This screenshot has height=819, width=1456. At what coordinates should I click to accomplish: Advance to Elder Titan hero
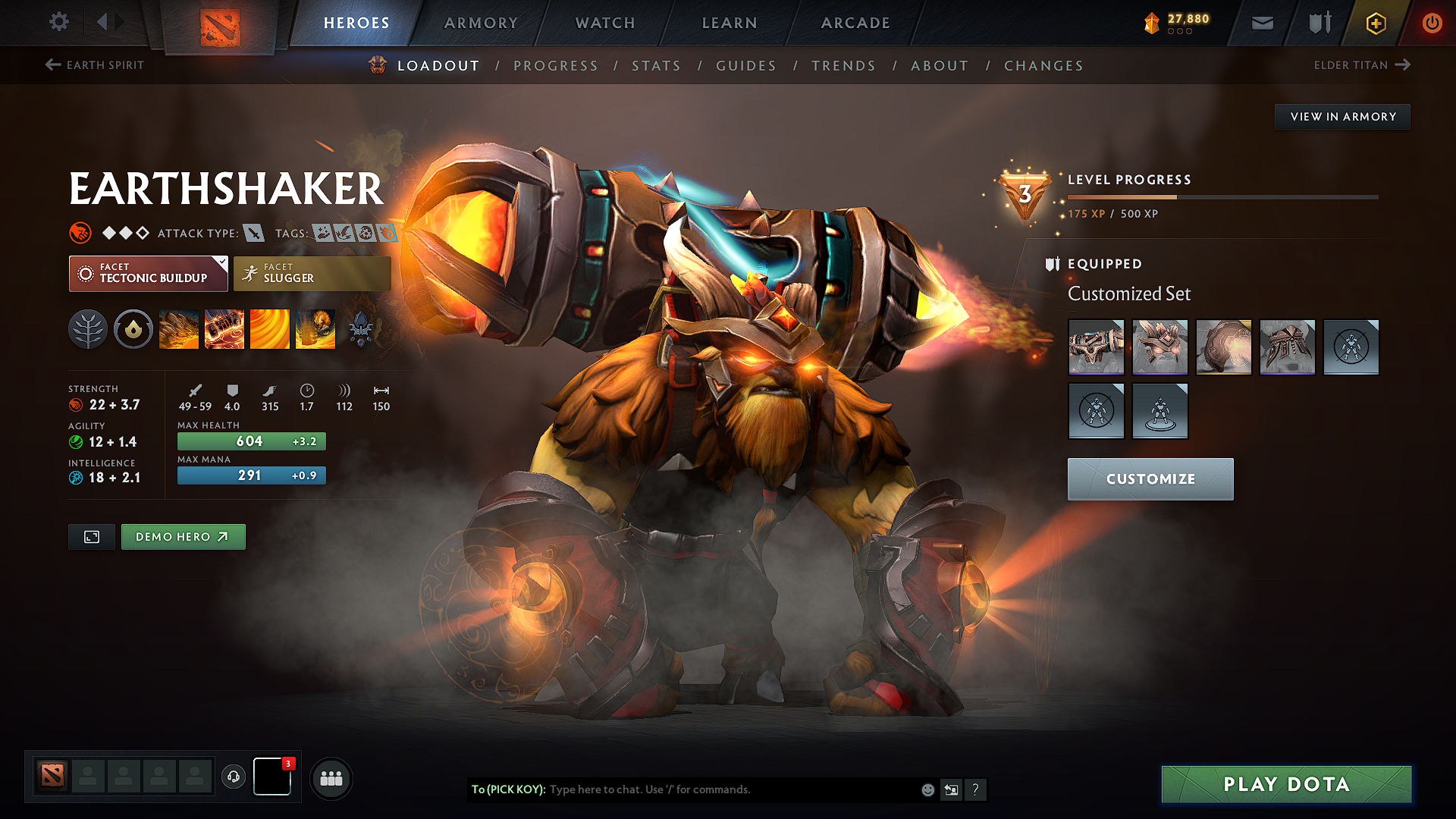point(1361,65)
